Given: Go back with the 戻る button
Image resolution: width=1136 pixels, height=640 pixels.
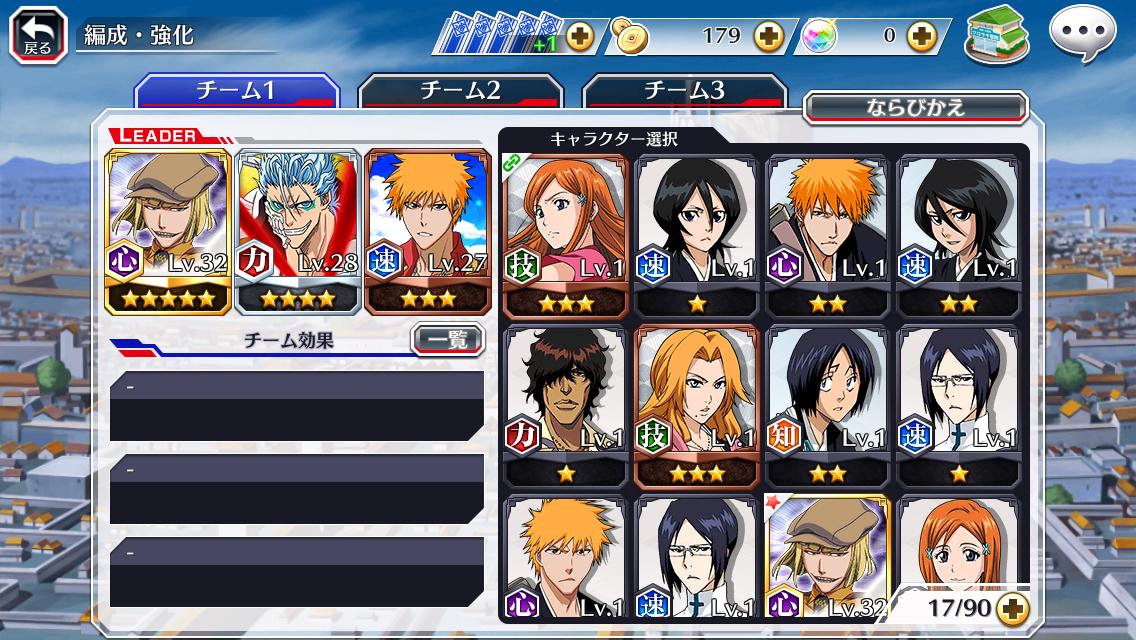Looking at the screenshot, I should (38, 35).
